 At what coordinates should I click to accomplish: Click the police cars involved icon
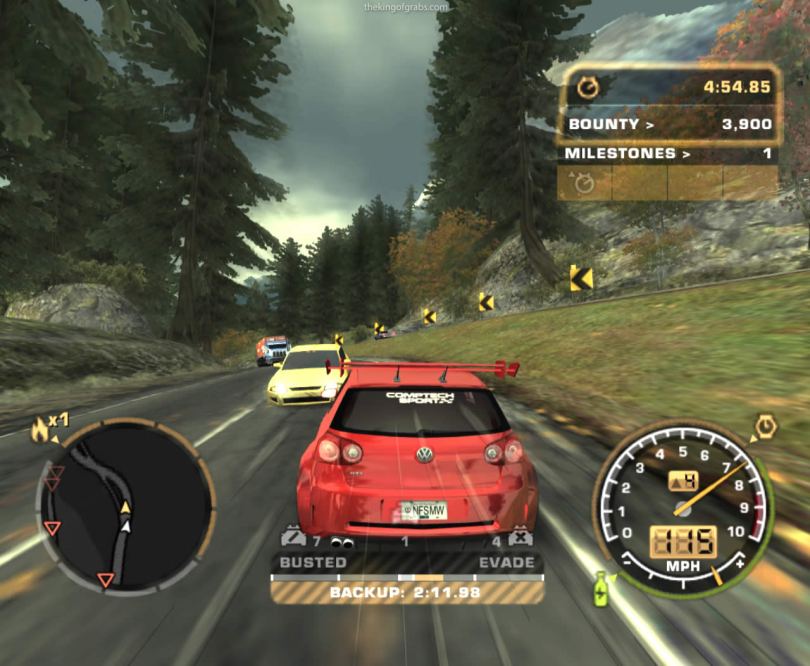[293, 541]
